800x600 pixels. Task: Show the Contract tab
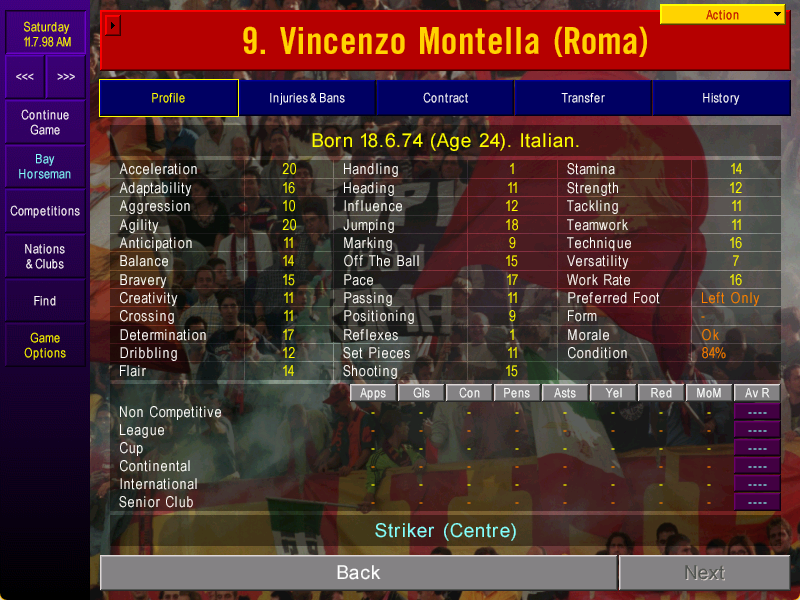(445, 98)
